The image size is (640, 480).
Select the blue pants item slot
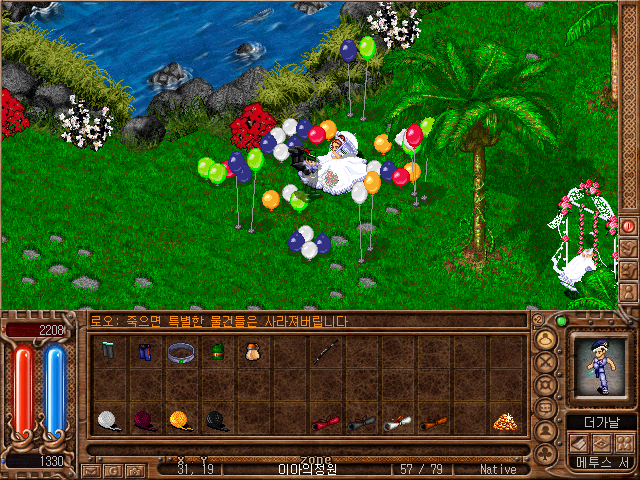click(x=144, y=352)
